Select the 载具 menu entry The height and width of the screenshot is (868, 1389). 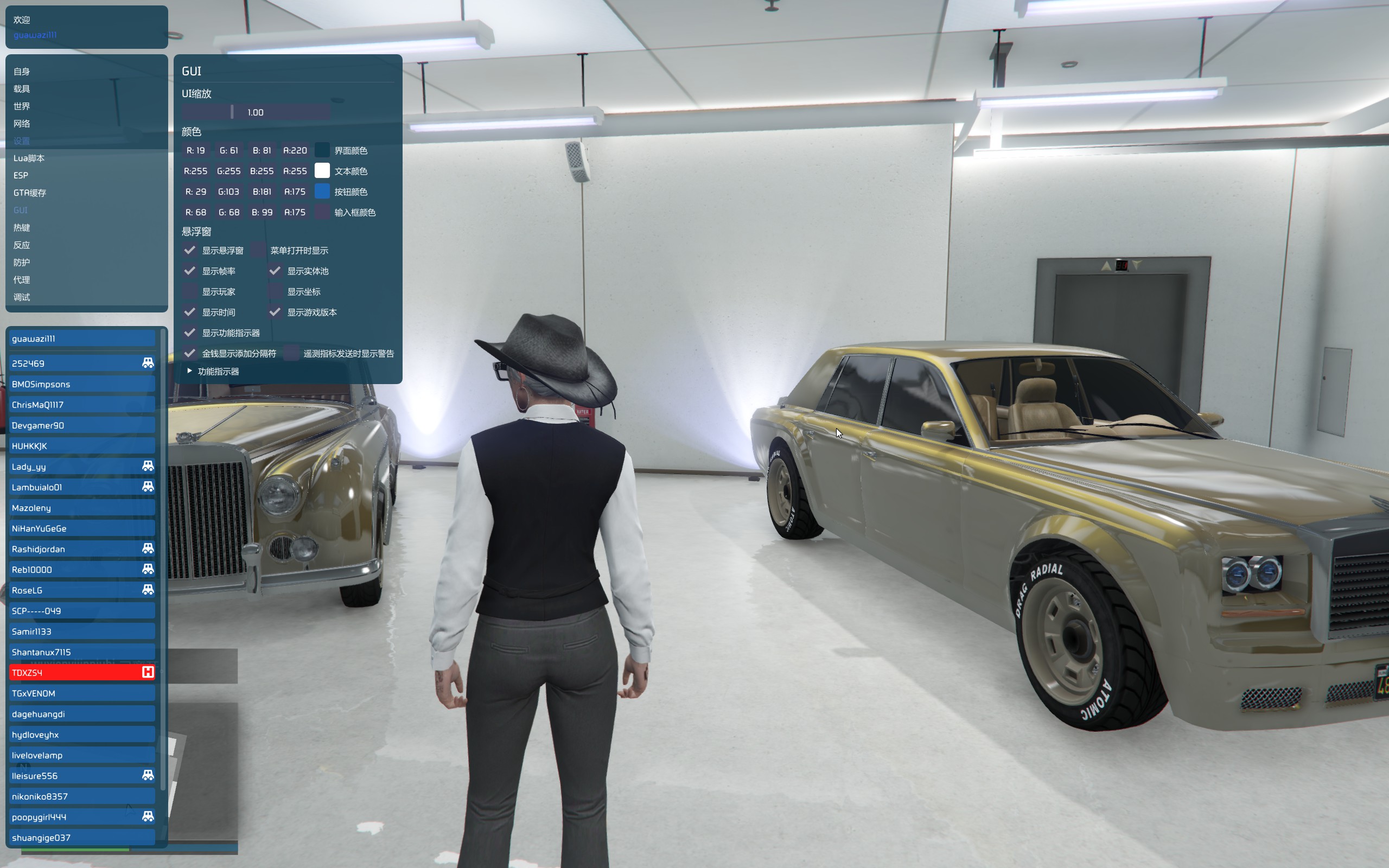(22, 89)
